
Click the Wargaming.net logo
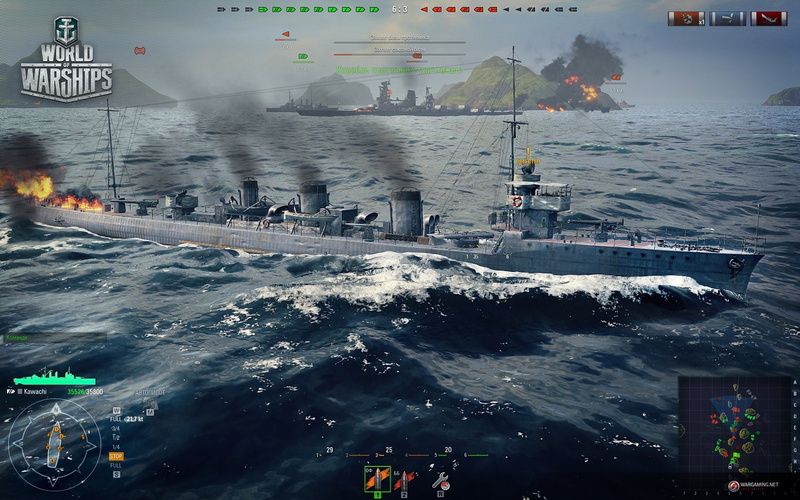coord(754,485)
